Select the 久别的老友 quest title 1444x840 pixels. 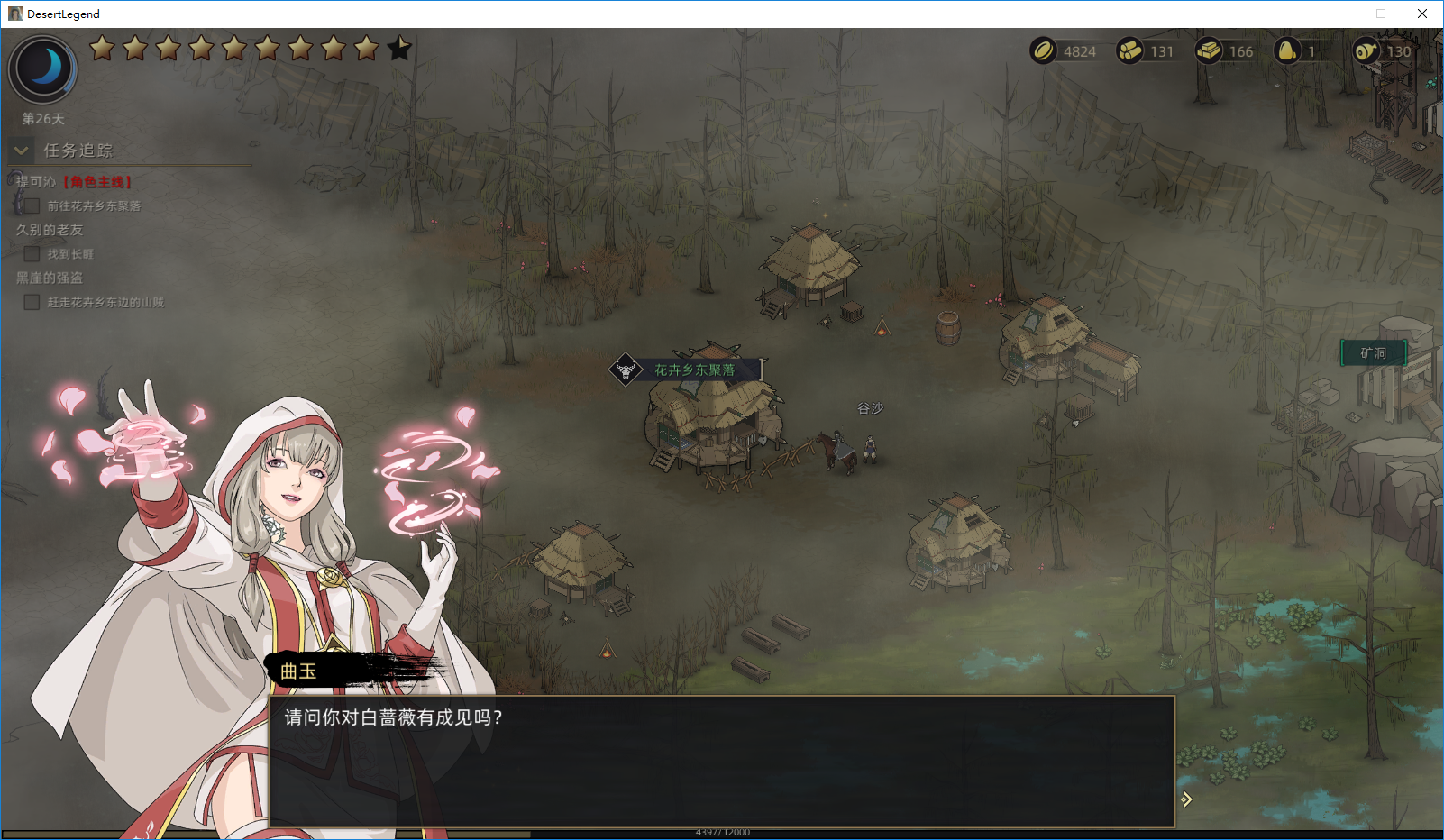[x=50, y=230]
